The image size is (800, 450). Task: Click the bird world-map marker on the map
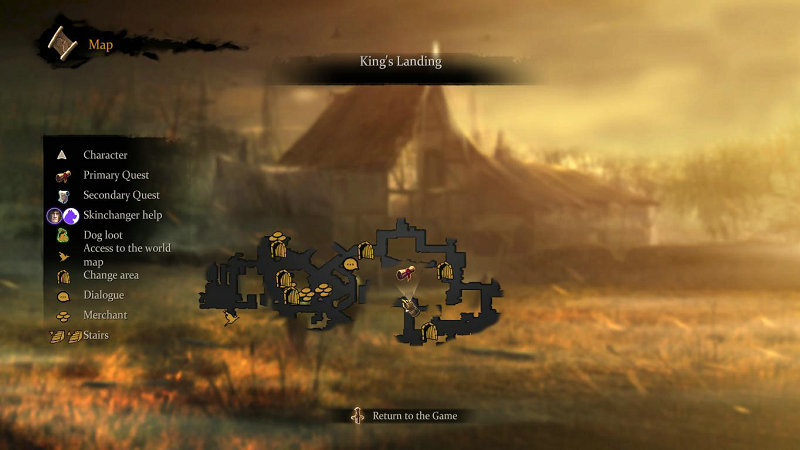[x=231, y=319]
